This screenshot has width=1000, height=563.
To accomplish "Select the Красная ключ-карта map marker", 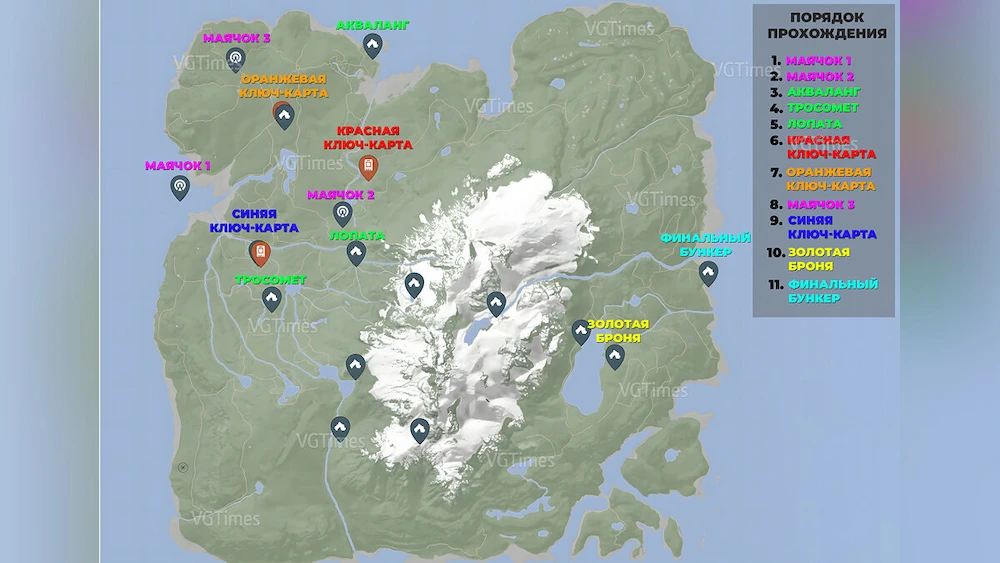I will tap(368, 166).
